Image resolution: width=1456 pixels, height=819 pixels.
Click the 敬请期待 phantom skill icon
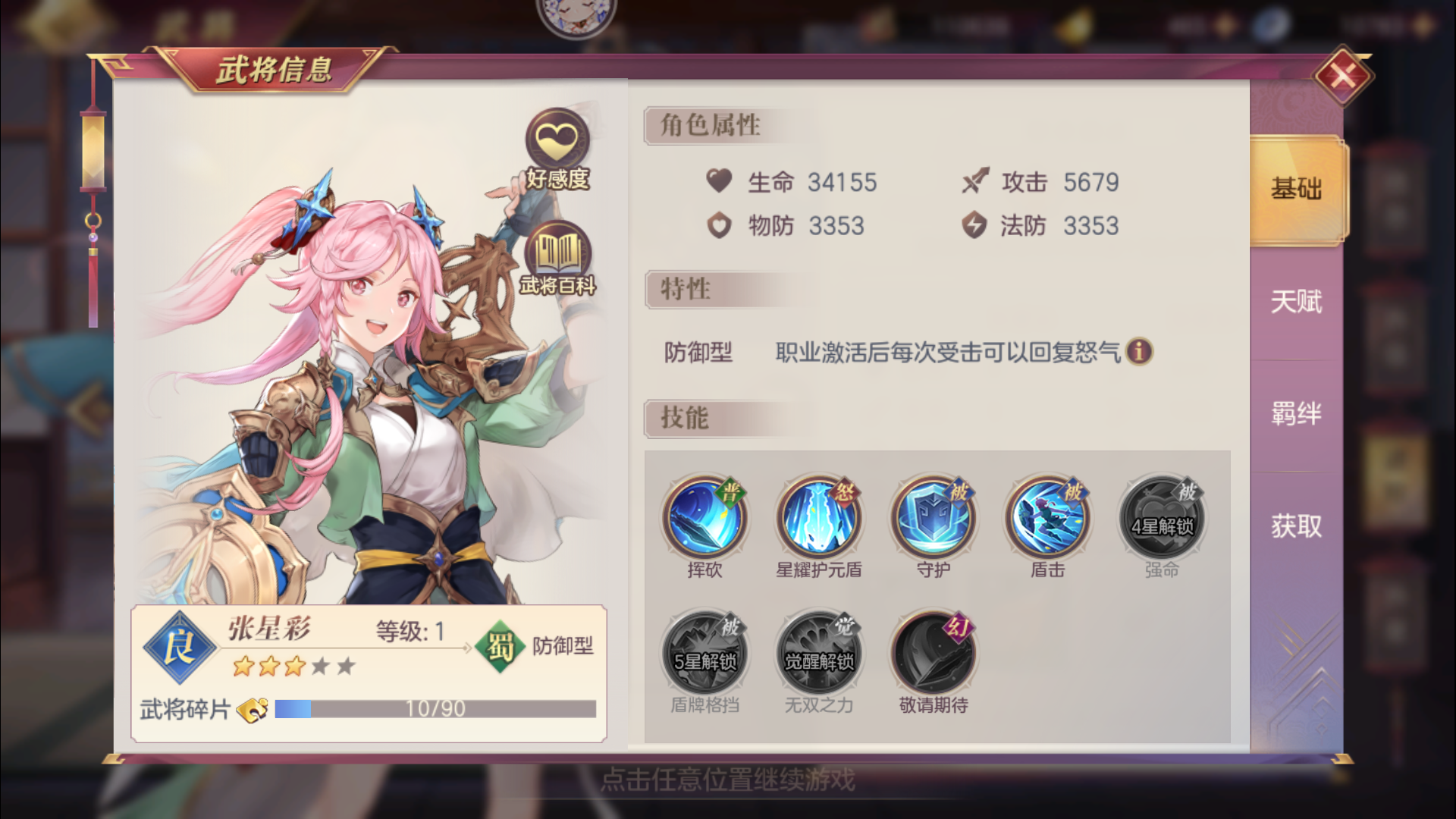(932, 651)
